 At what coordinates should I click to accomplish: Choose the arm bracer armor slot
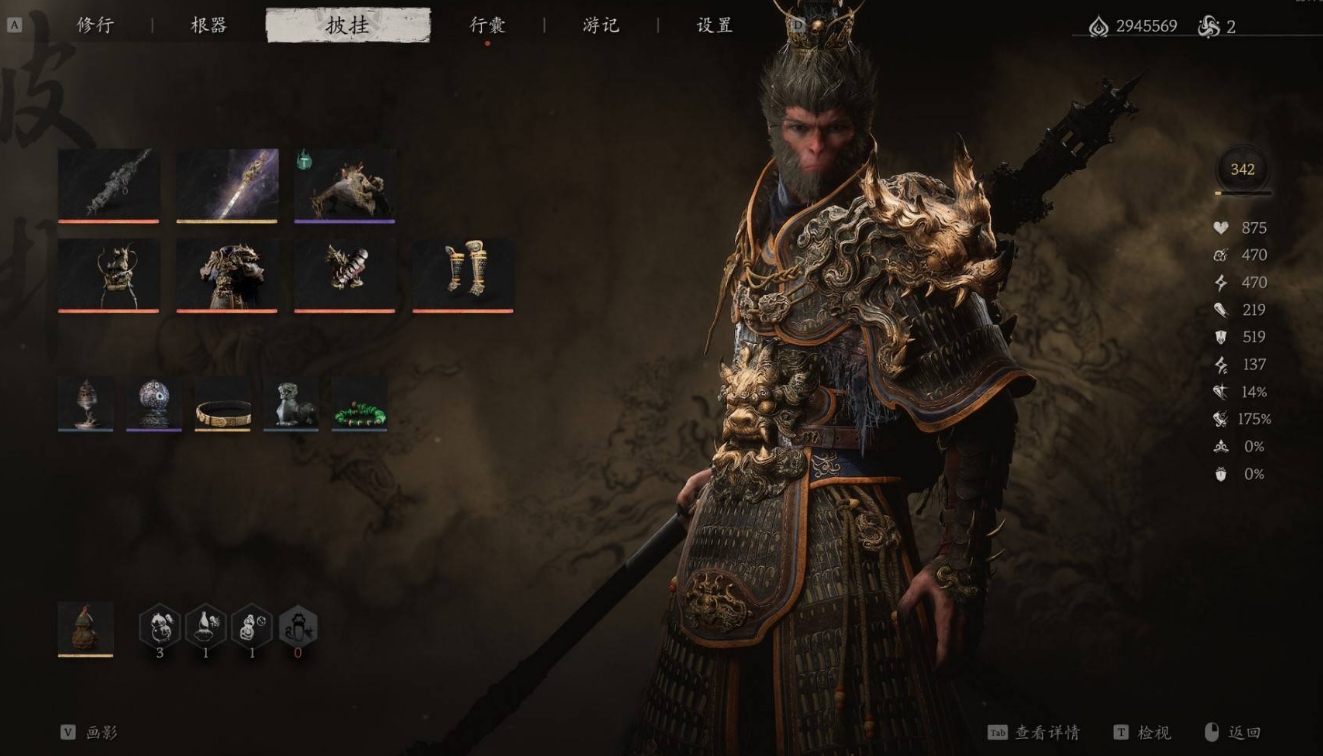point(345,275)
